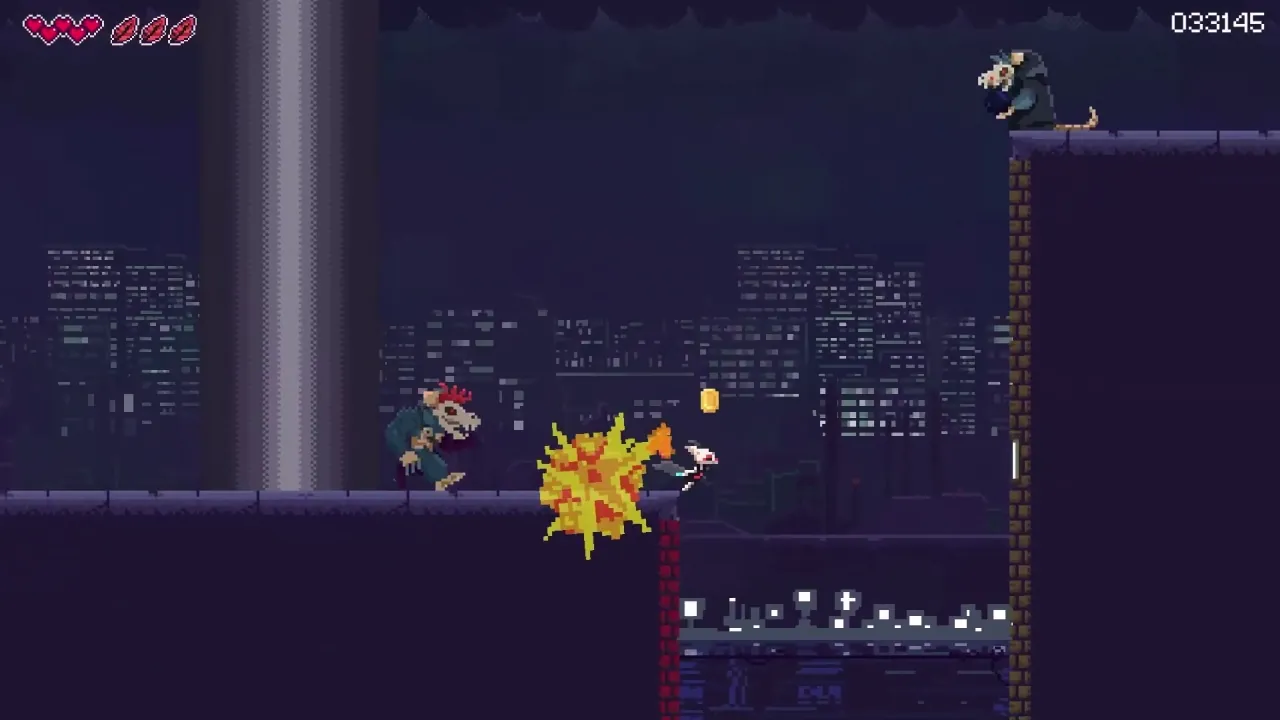
Task: Click the first knife ammo icon
Action: click(x=124, y=28)
